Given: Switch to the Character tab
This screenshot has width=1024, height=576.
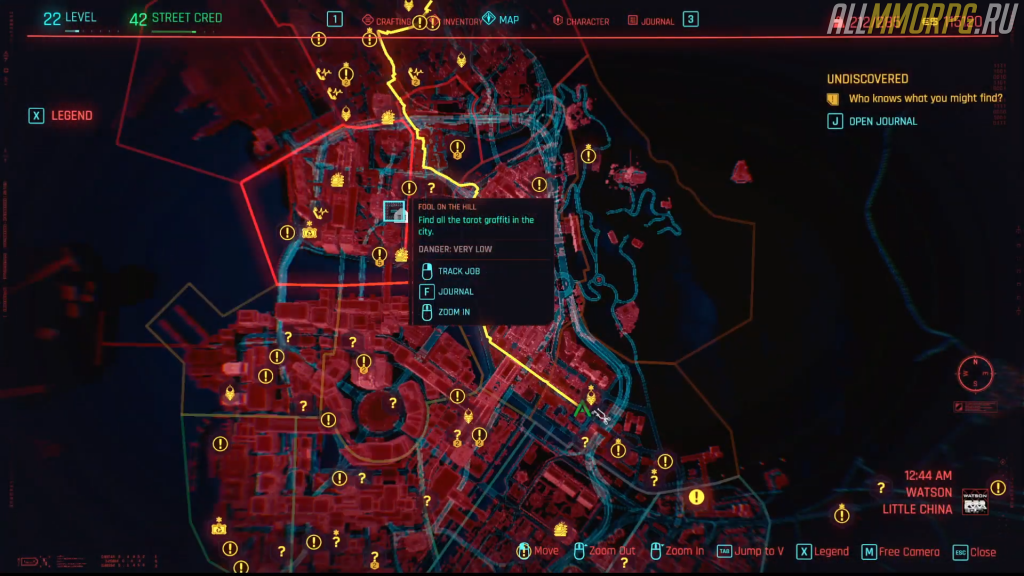Looking at the screenshot, I should tap(580, 21).
